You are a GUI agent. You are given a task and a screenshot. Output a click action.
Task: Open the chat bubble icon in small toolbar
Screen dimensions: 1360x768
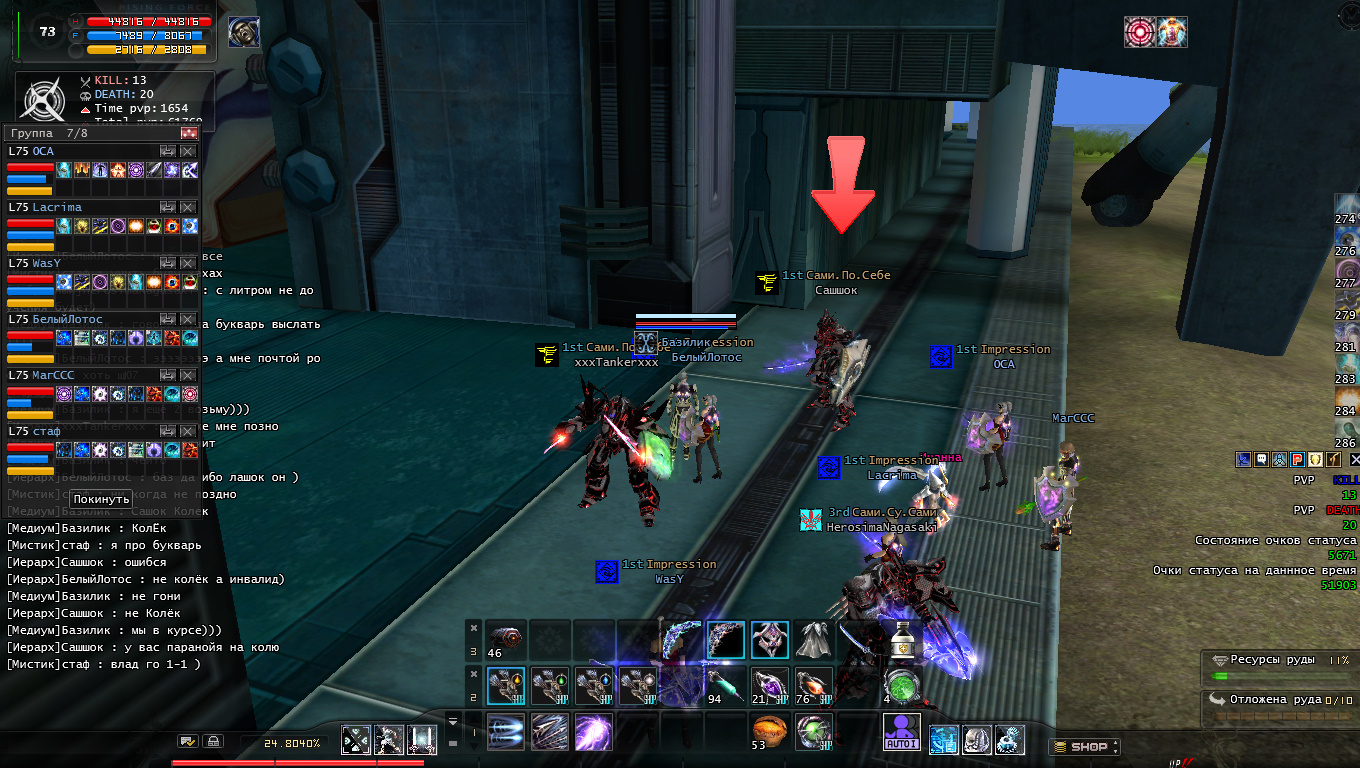coord(1261,459)
